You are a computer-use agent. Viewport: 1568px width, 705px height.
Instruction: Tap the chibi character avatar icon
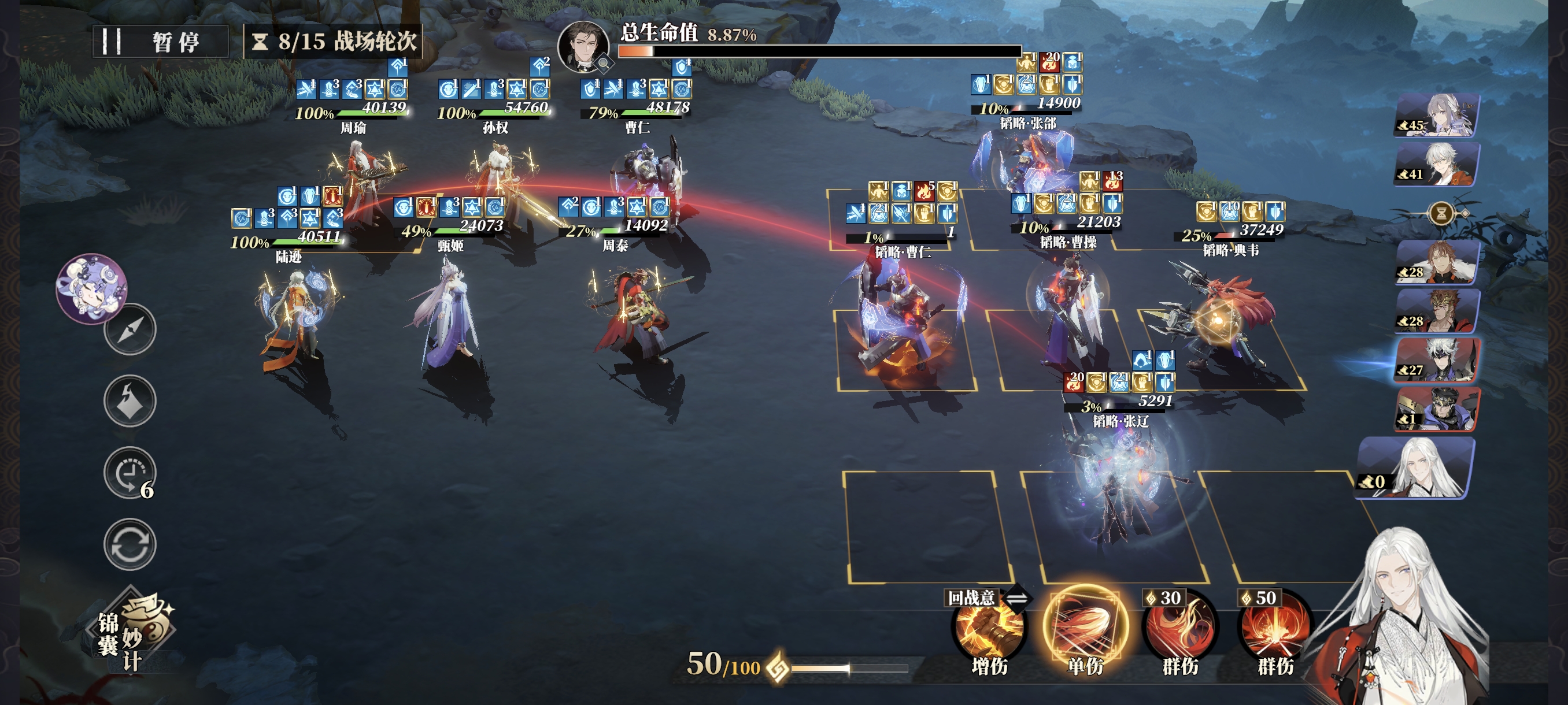pyautogui.click(x=91, y=288)
